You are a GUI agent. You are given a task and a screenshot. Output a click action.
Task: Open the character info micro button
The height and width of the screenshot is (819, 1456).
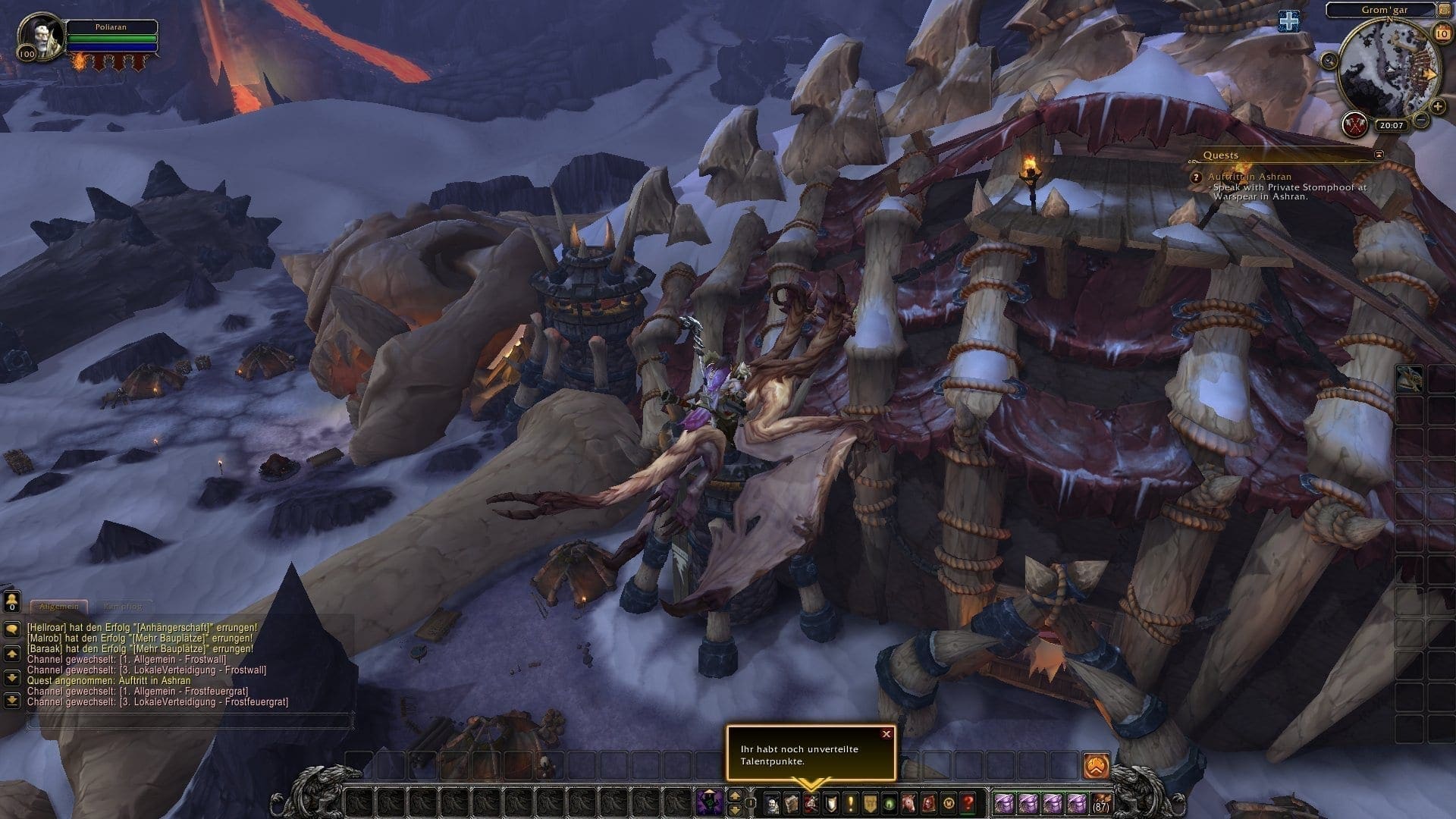[x=772, y=802]
